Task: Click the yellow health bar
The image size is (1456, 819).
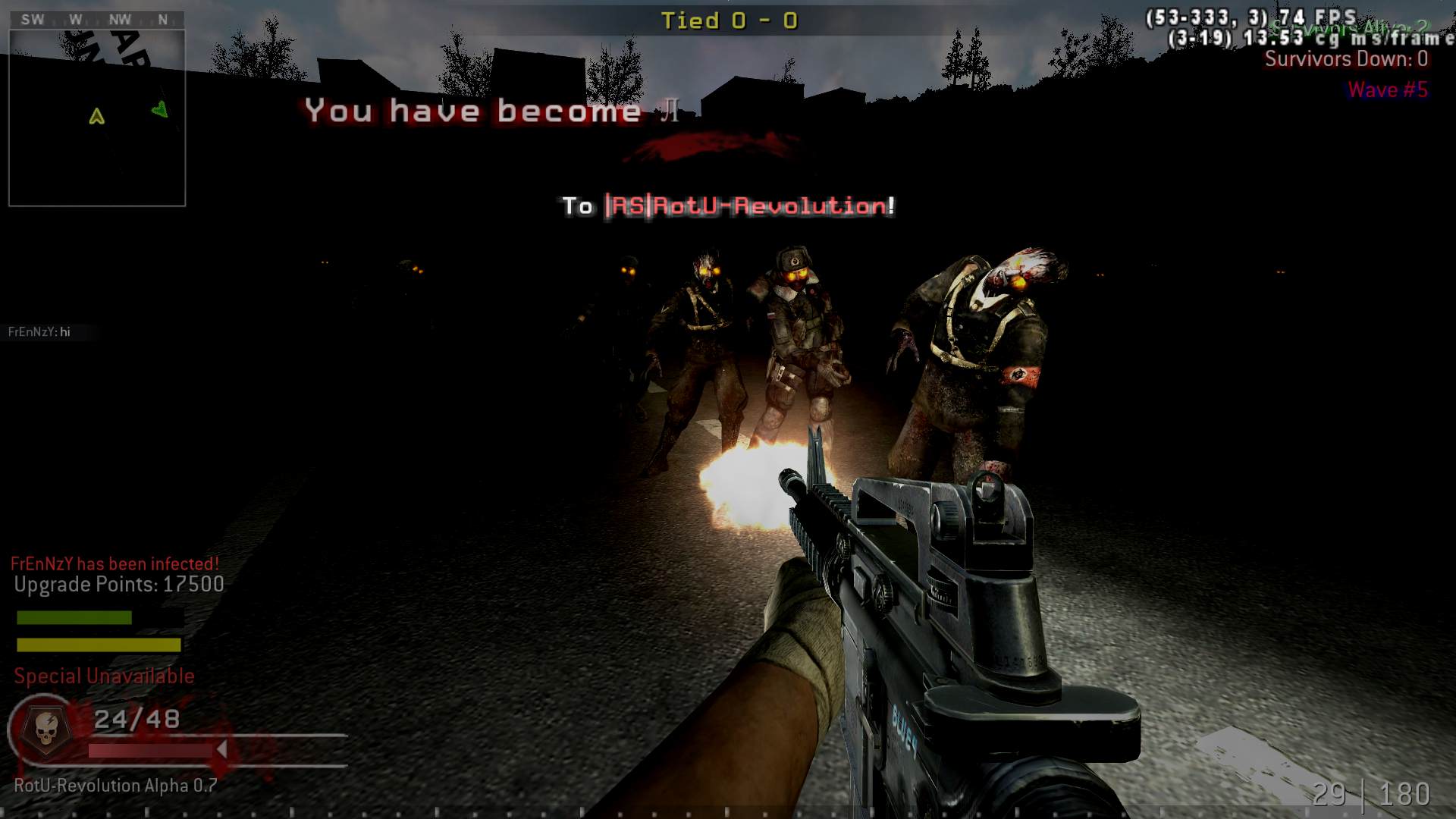Action: (97, 646)
